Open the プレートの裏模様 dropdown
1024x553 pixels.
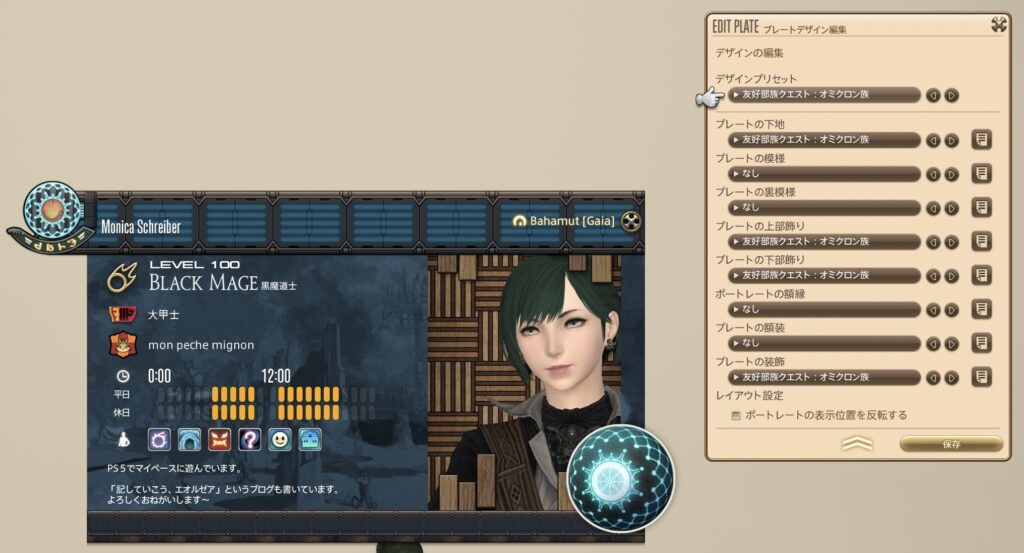825,208
